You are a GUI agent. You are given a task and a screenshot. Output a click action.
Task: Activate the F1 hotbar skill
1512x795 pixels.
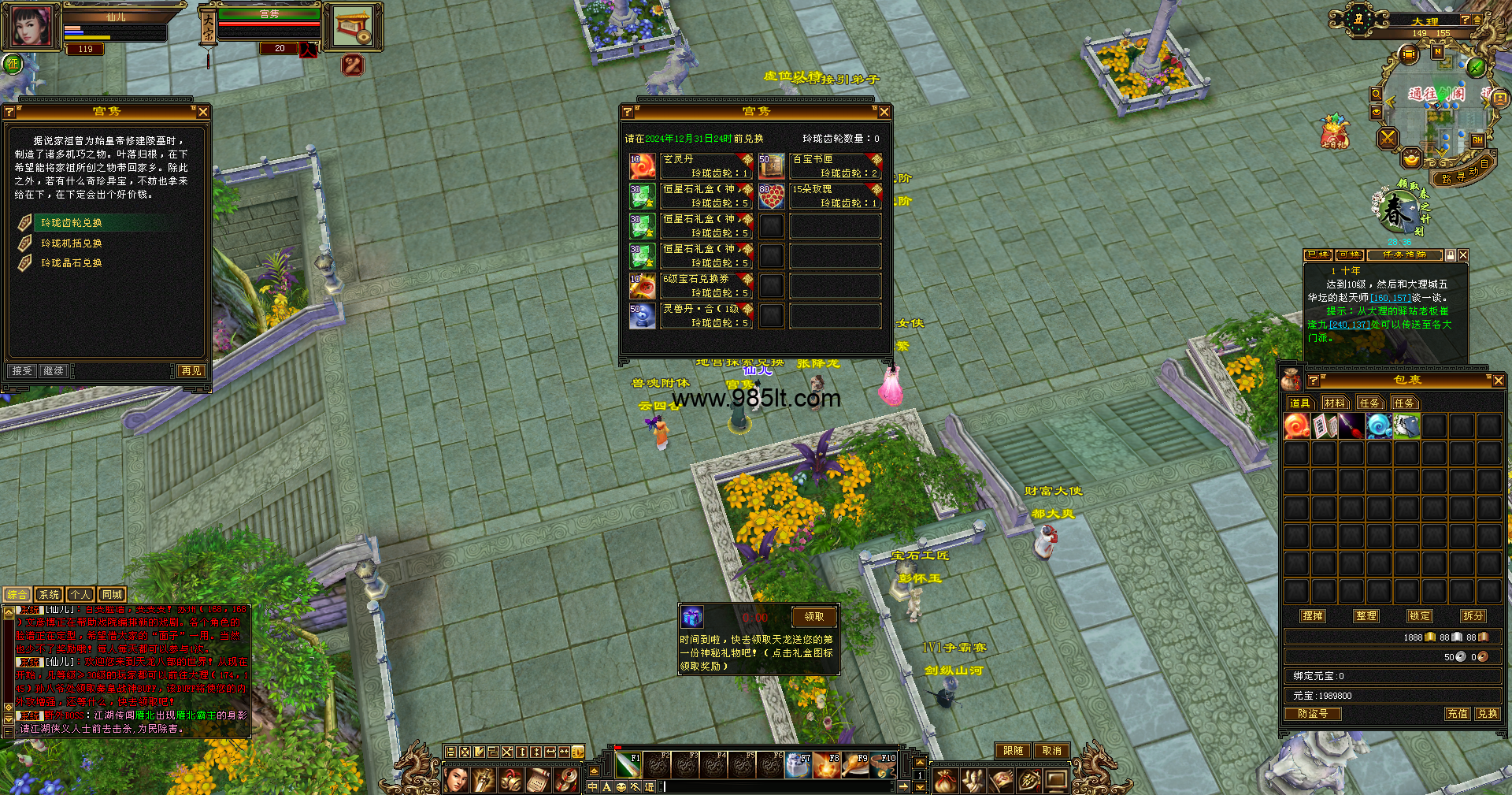coord(628,765)
